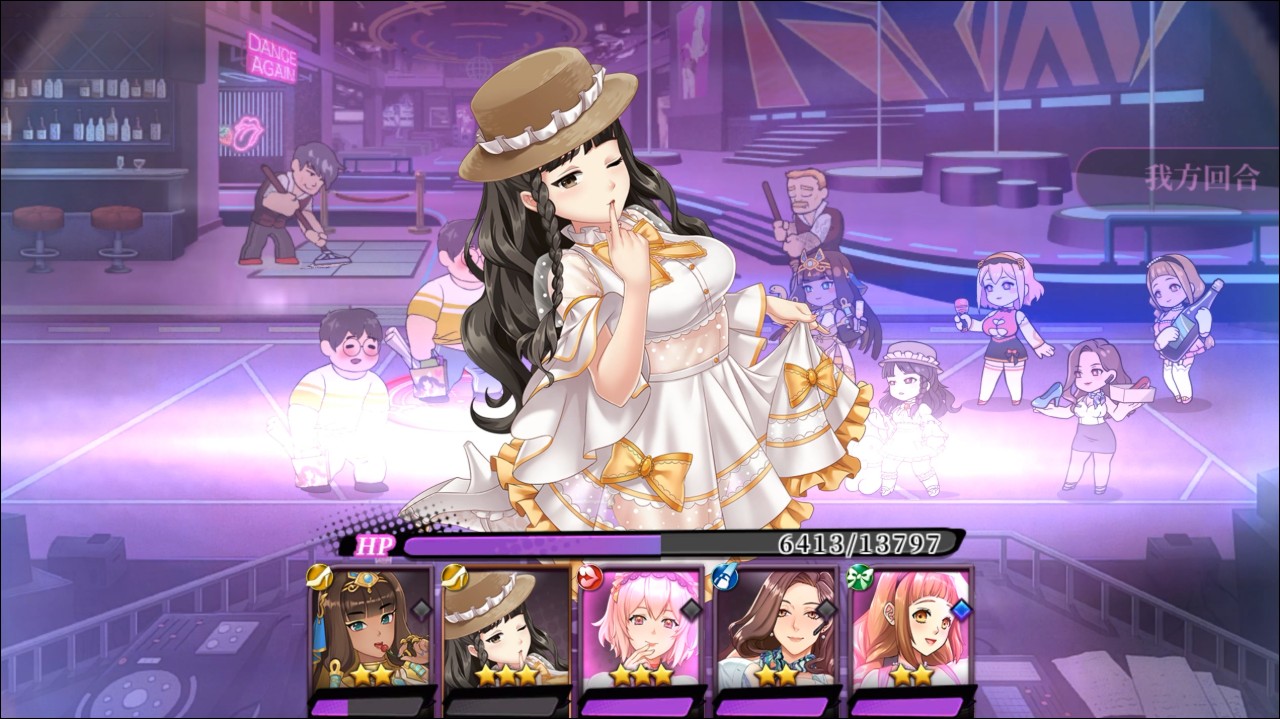Choose the orange-haired girl card
The image size is (1280, 719).
(912, 627)
